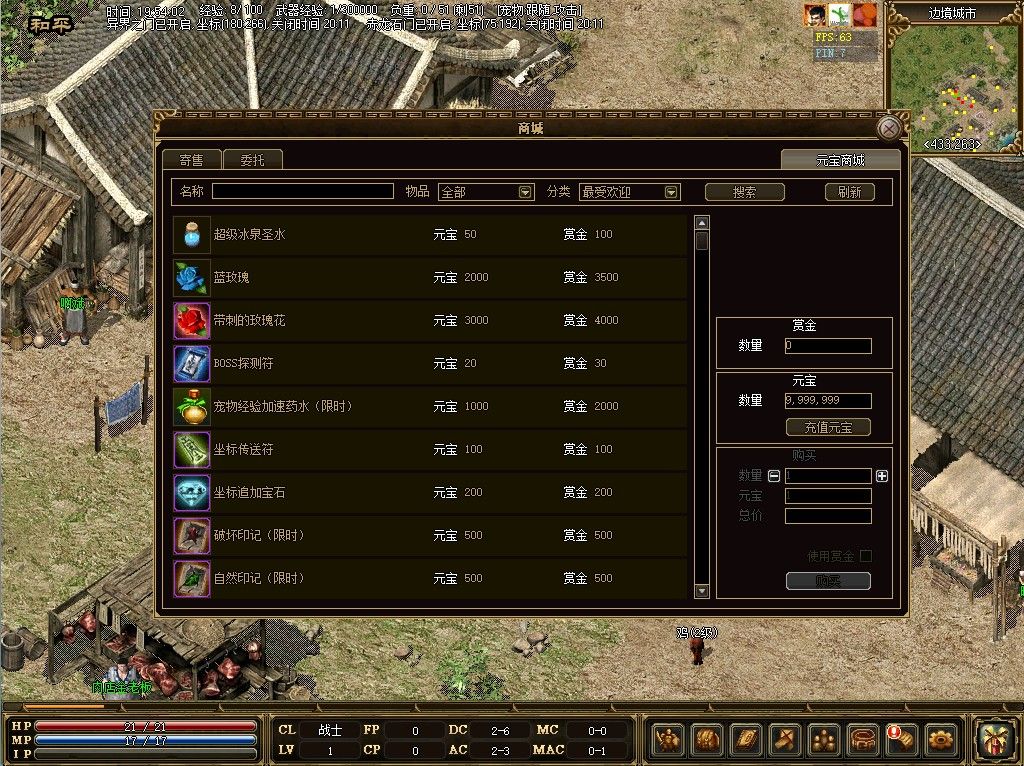Choose the 蓝玫瑰 blue rose item
This screenshot has width=1024, height=766.
(x=430, y=277)
